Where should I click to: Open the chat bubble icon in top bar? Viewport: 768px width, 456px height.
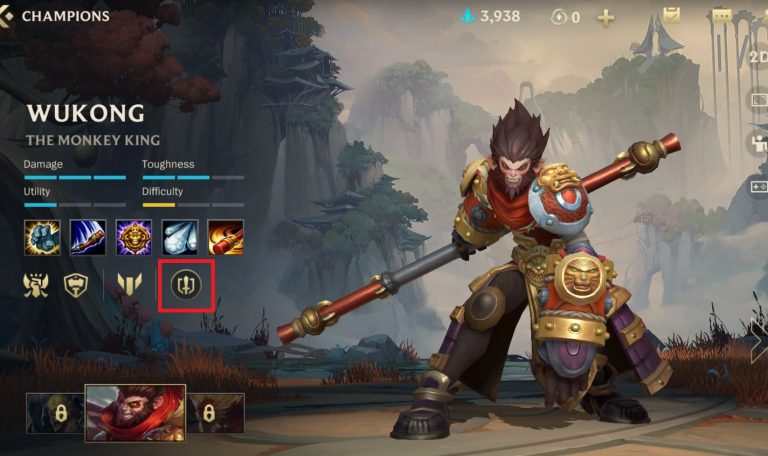721,16
